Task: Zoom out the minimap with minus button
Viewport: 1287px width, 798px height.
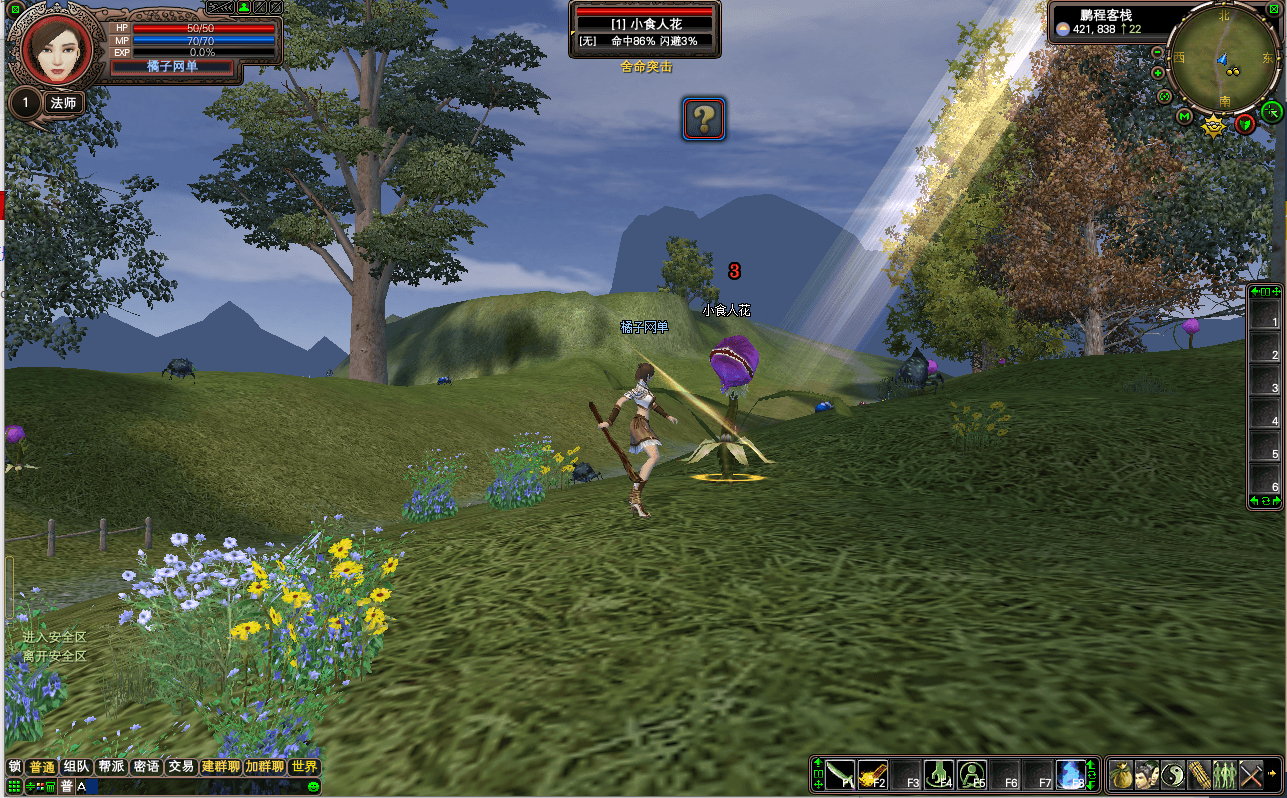Action: (x=1158, y=52)
